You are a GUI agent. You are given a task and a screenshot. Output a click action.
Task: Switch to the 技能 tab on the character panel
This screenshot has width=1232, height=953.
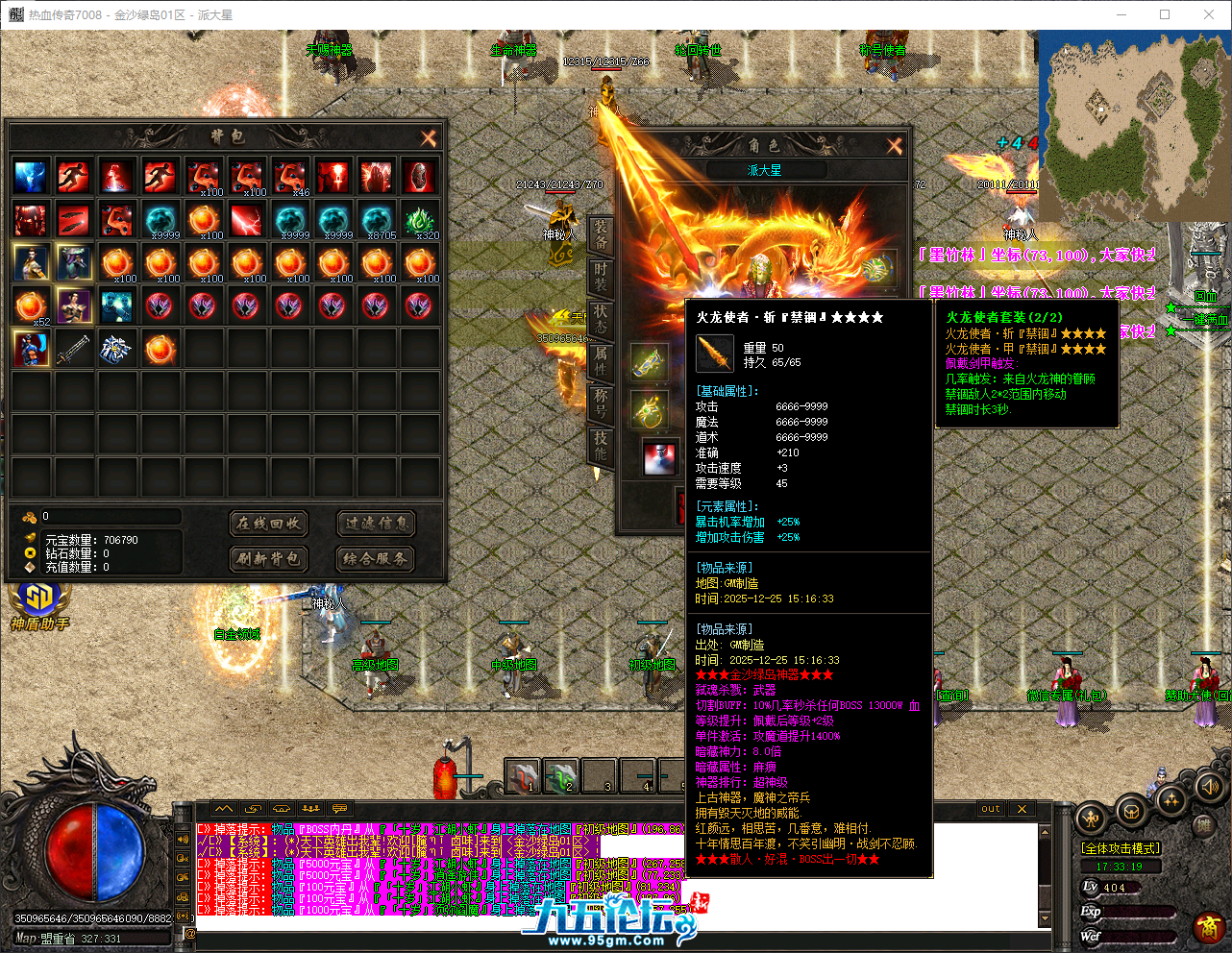coord(601,444)
